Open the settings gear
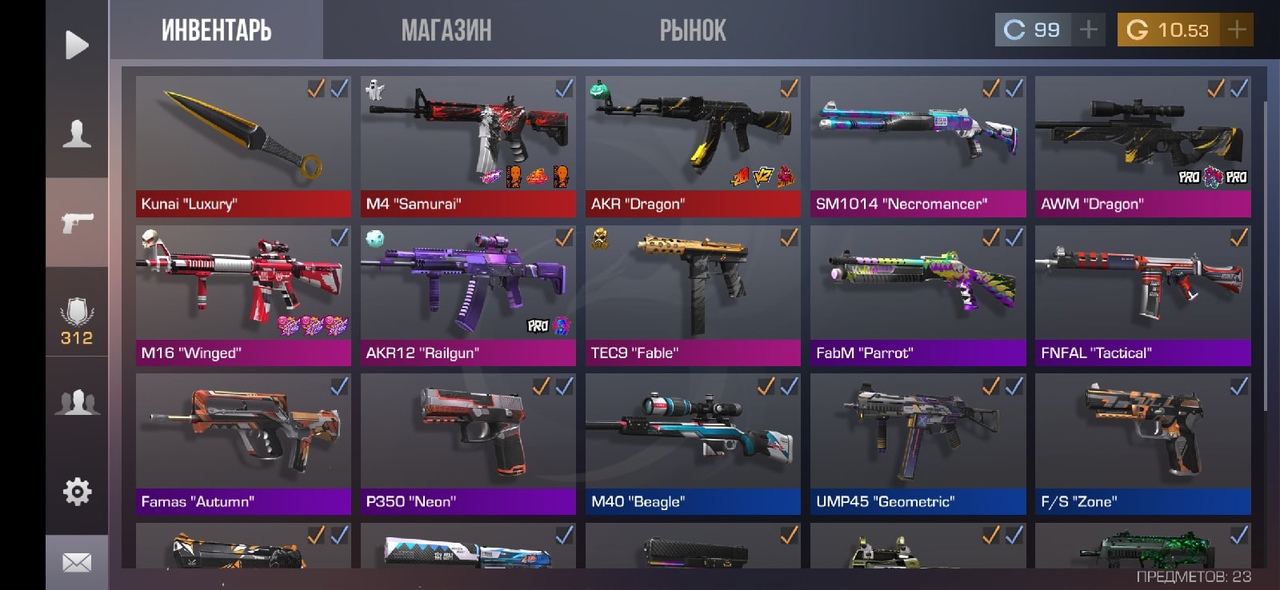The image size is (1280, 590). tap(77, 491)
